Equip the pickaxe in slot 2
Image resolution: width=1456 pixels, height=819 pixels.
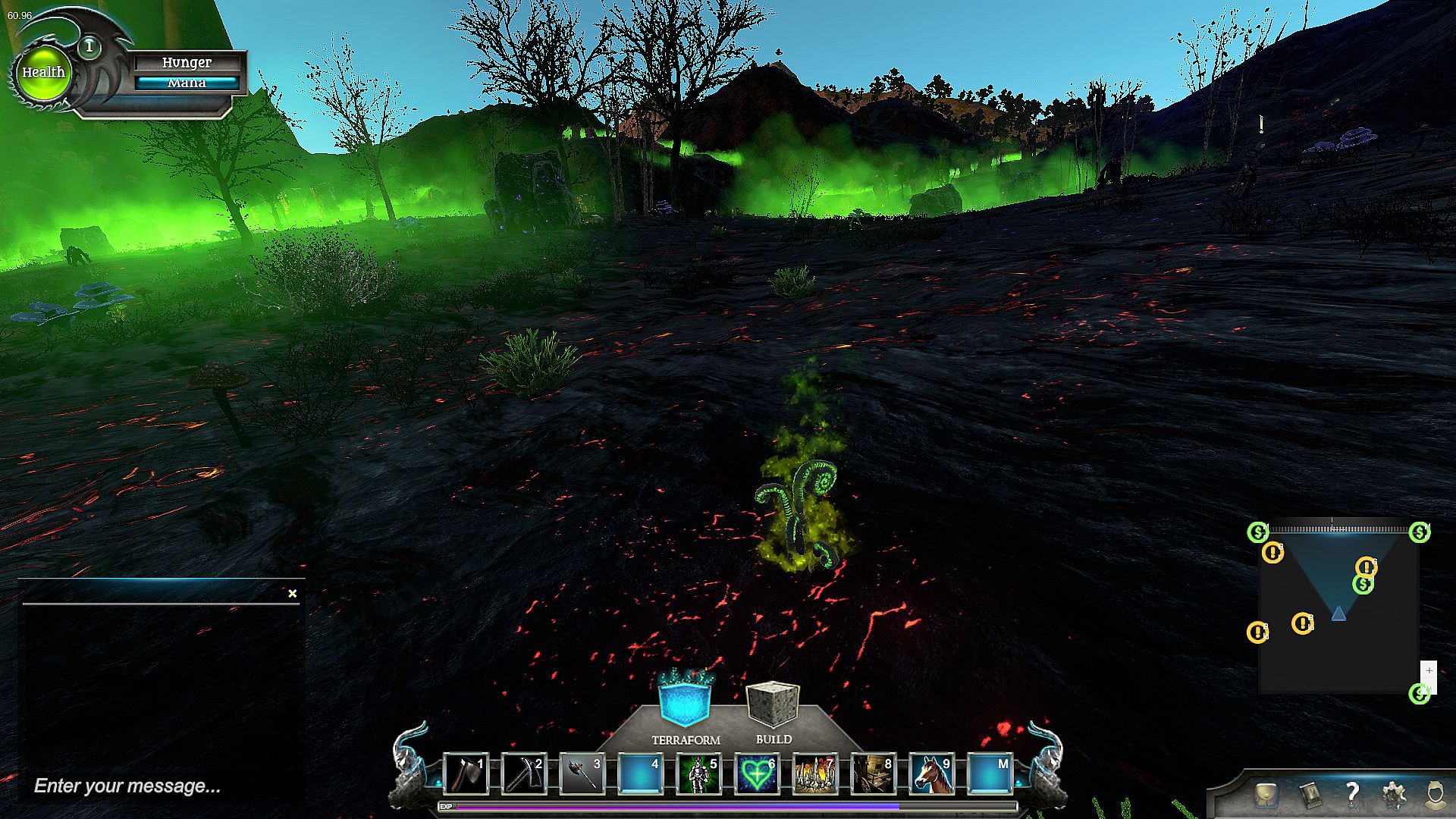pyautogui.click(x=523, y=774)
